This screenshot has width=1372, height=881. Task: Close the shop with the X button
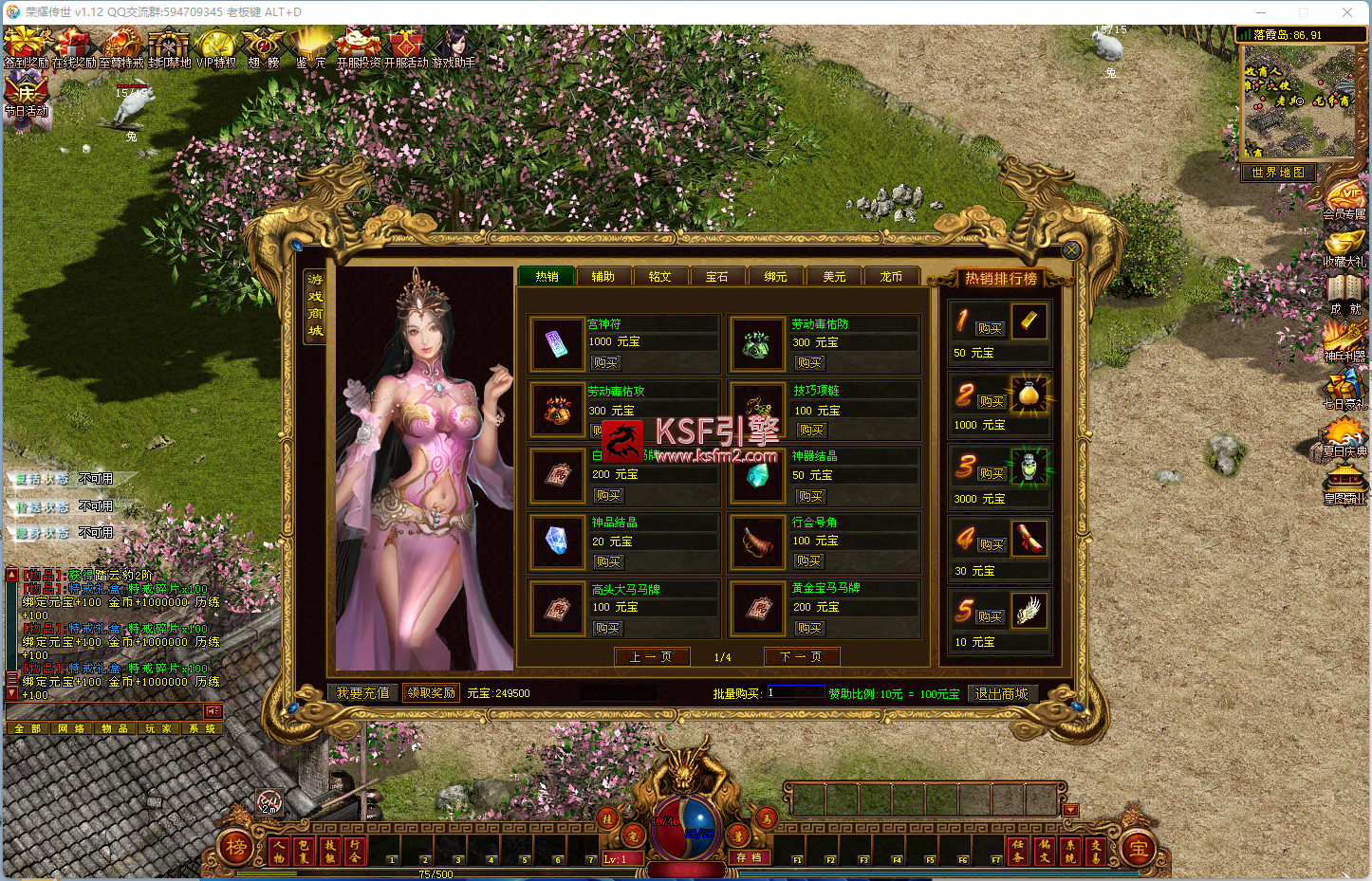(1071, 250)
